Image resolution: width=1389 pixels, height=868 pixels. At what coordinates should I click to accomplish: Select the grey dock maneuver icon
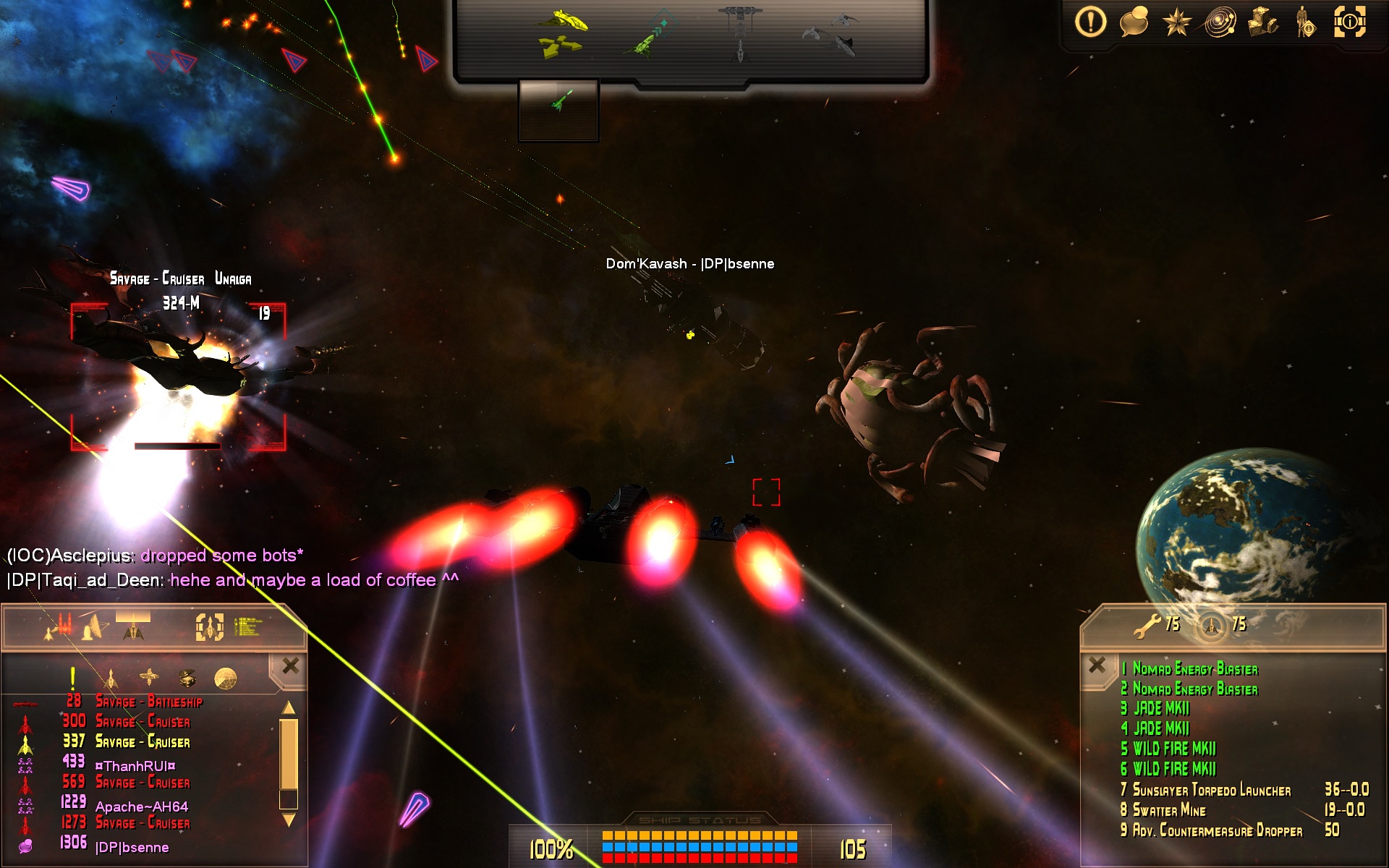(x=740, y=33)
